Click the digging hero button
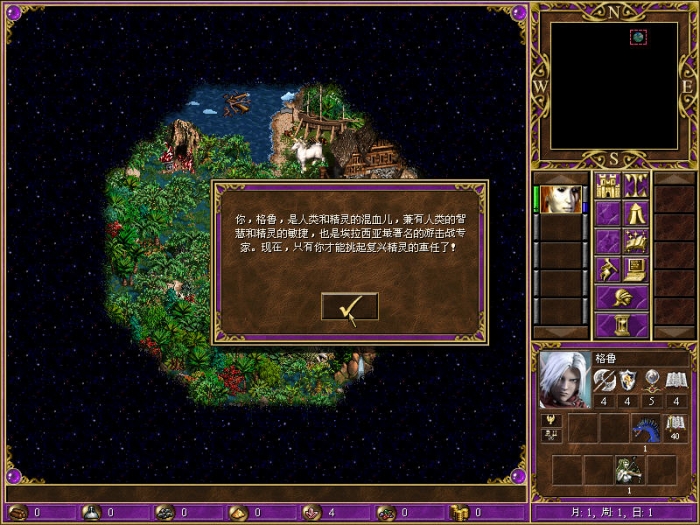Screen dimensions: 700x525 [x=608, y=269]
